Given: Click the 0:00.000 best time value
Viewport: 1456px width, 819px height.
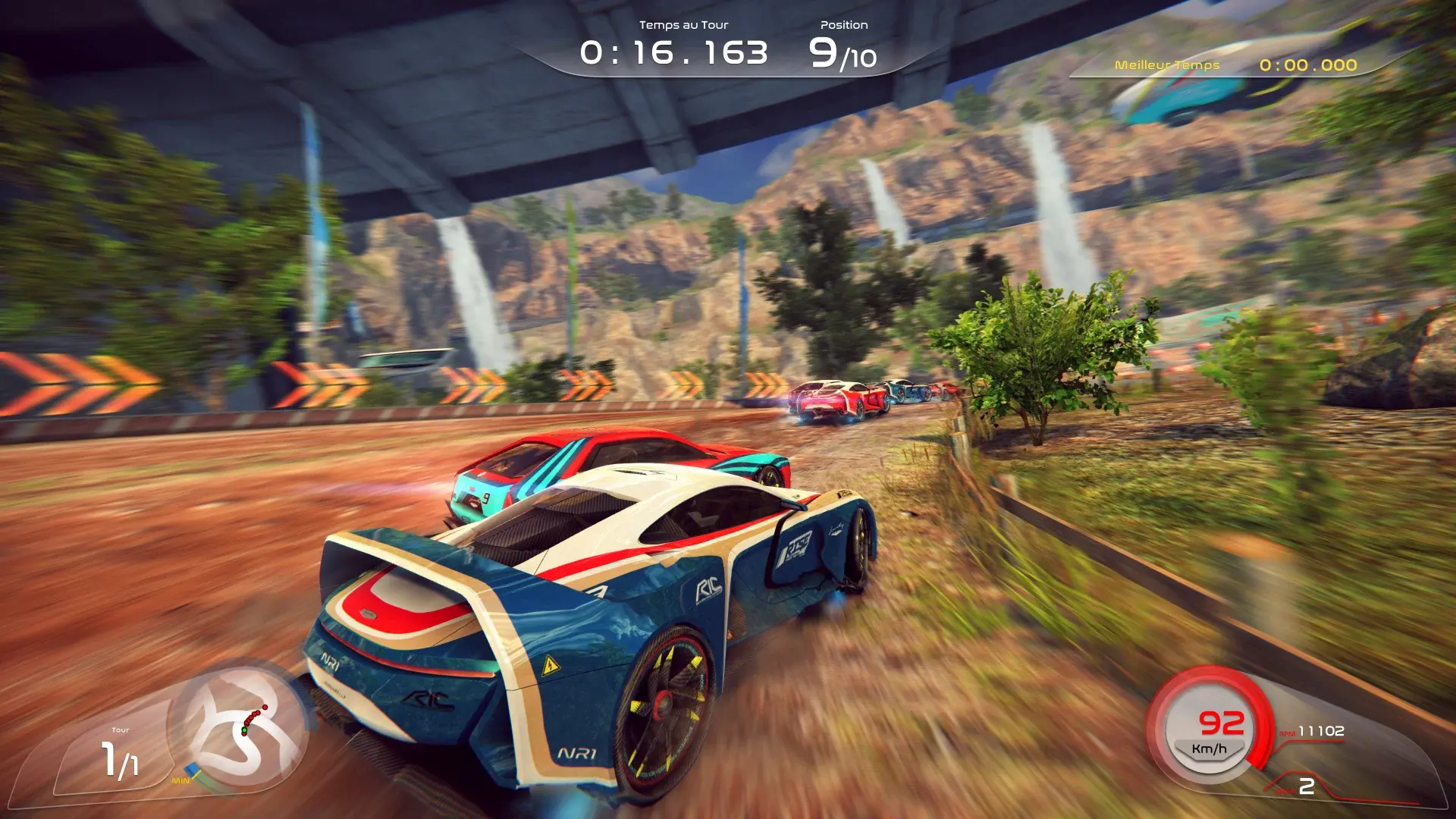Looking at the screenshot, I should pos(1310,66).
